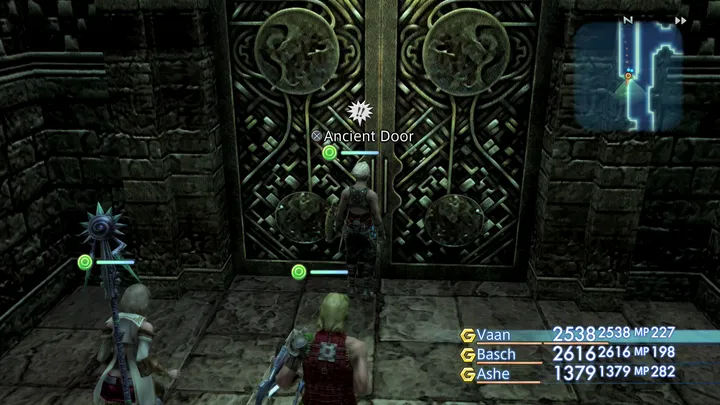Toggle the fast-forward speed icon by the minimap
The width and height of the screenshot is (720, 405).
pos(681,20)
